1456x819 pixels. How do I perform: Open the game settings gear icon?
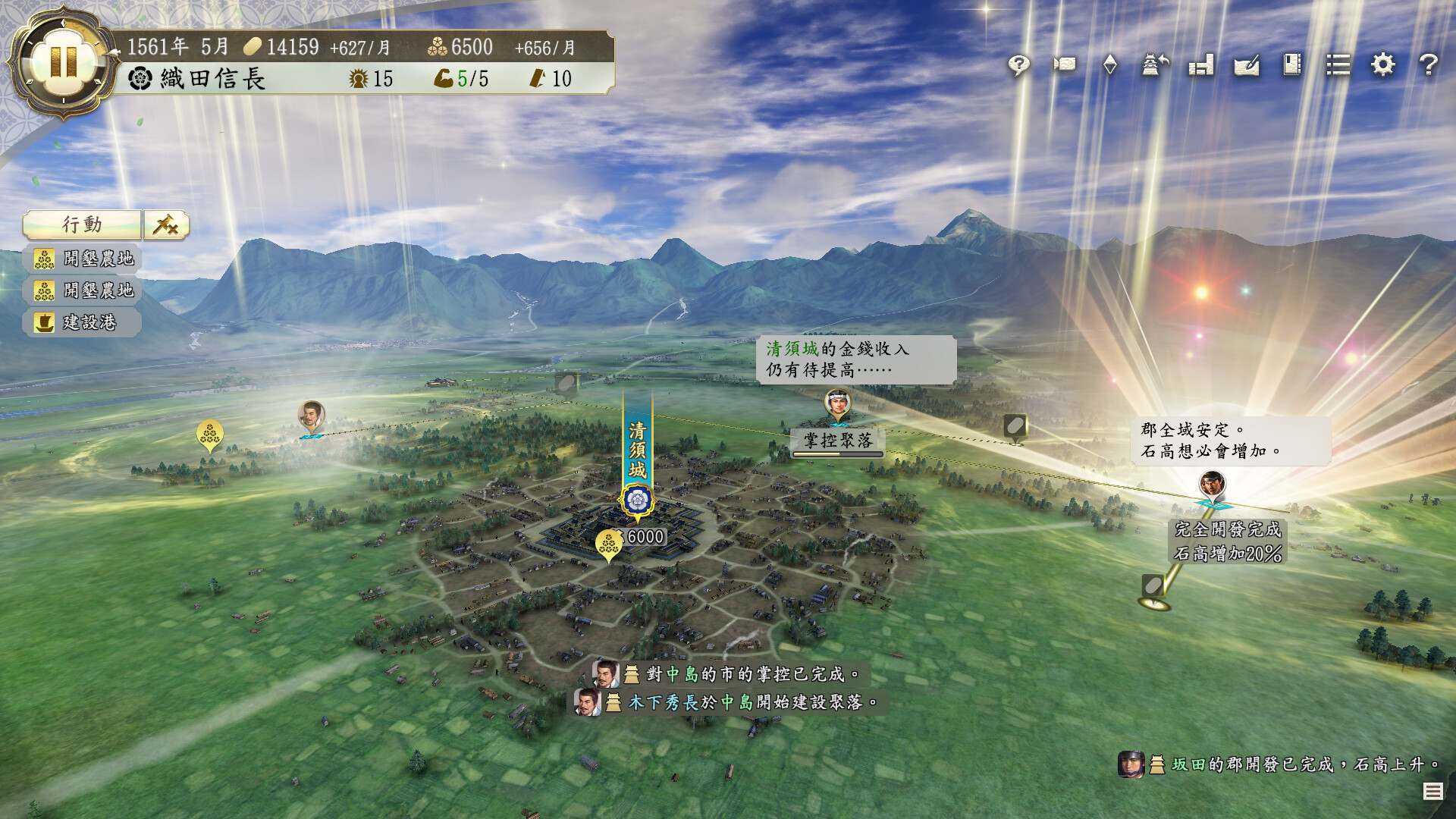coord(1383,66)
